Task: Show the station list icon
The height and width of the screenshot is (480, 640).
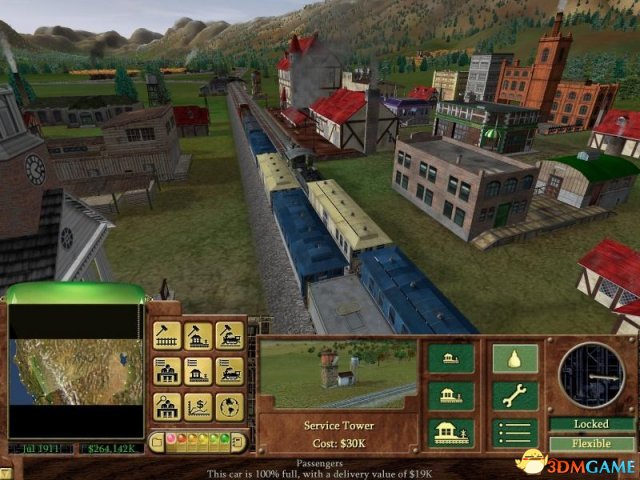Action: [198, 371]
